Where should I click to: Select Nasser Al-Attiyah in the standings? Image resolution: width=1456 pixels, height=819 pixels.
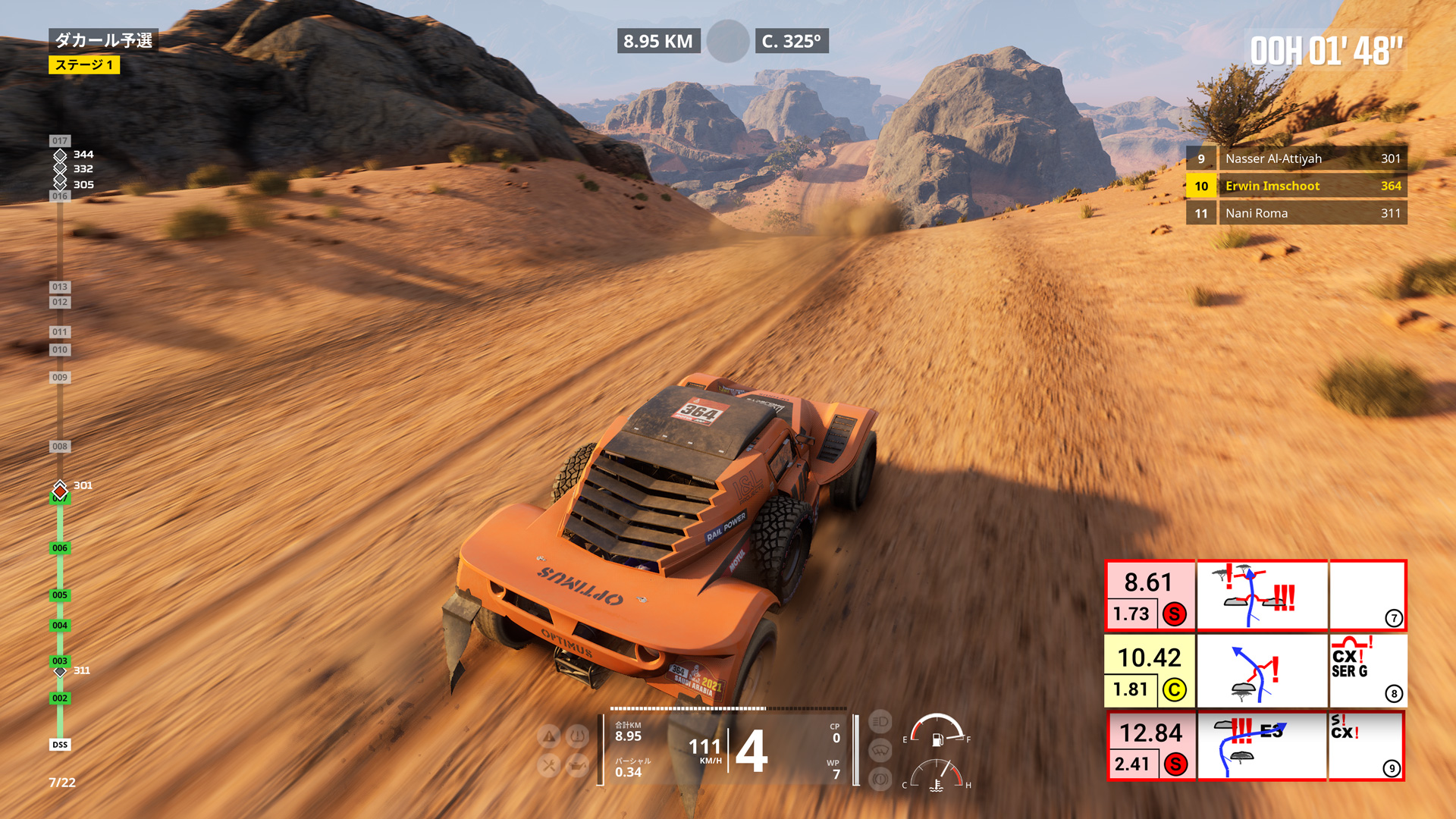(x=1296, y=158)
